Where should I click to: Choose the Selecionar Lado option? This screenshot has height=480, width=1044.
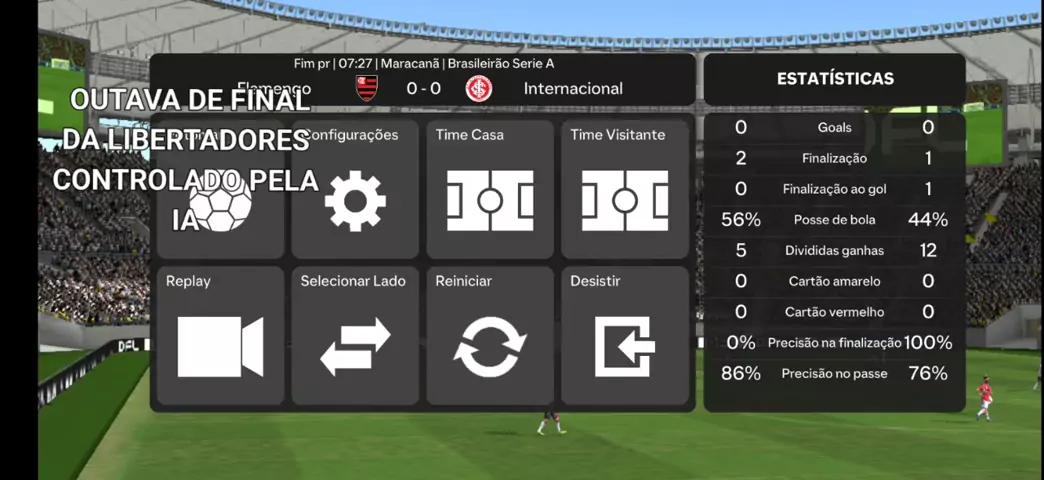[355, 336]
